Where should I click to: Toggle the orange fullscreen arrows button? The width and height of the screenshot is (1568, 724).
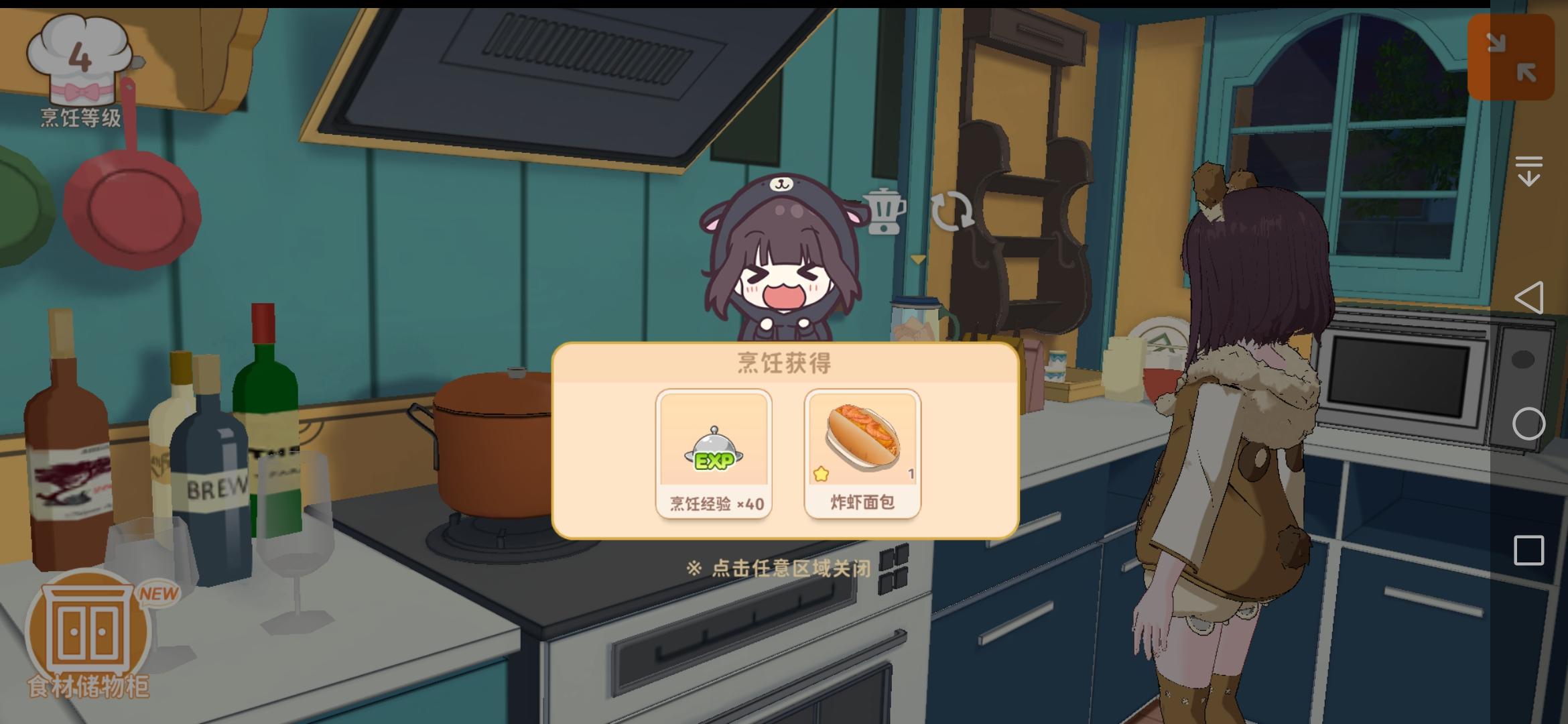click(1512, 56)
